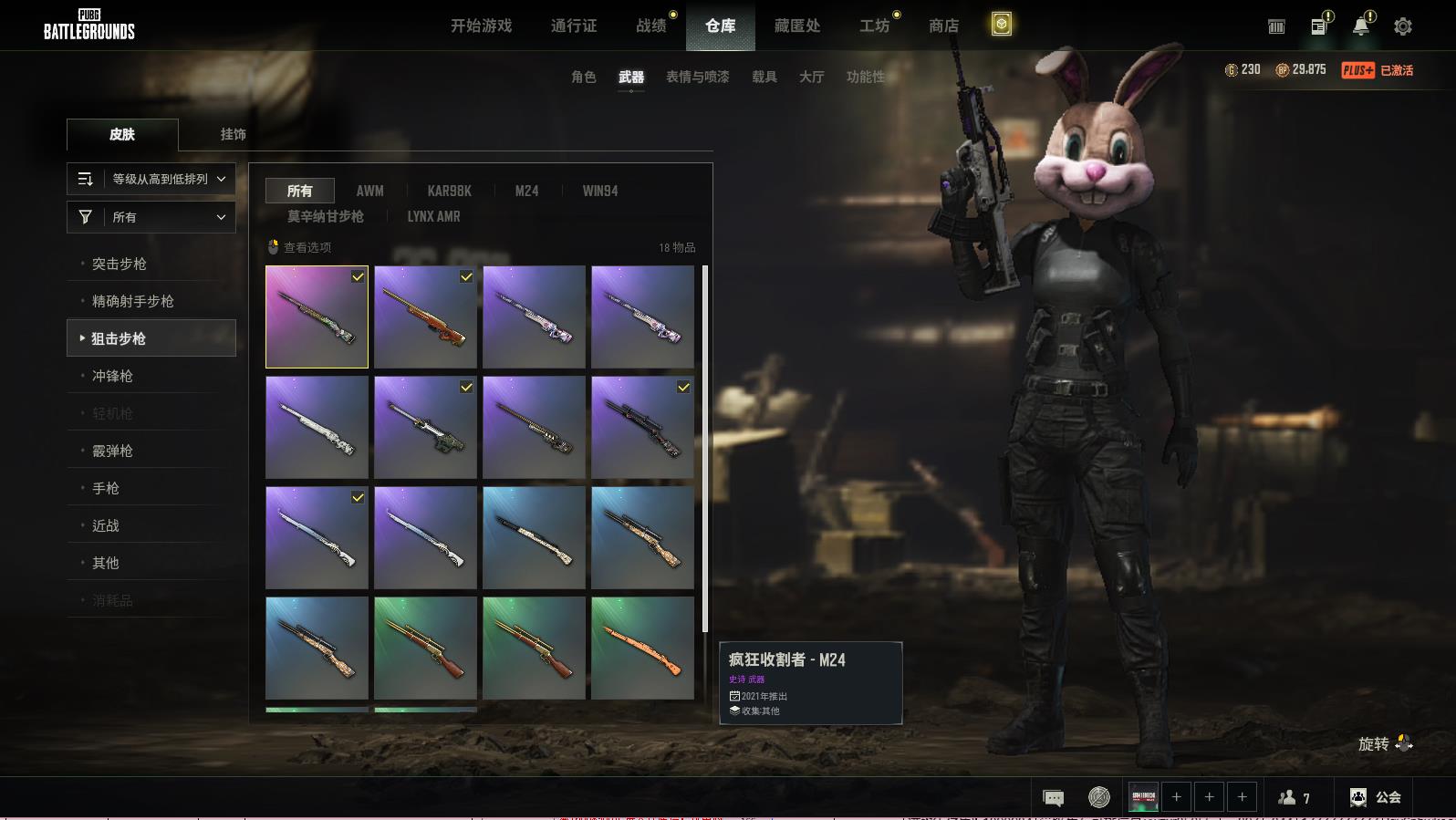Open the 开始游戏 menu
1456x820 pixels.
[481, 26]
